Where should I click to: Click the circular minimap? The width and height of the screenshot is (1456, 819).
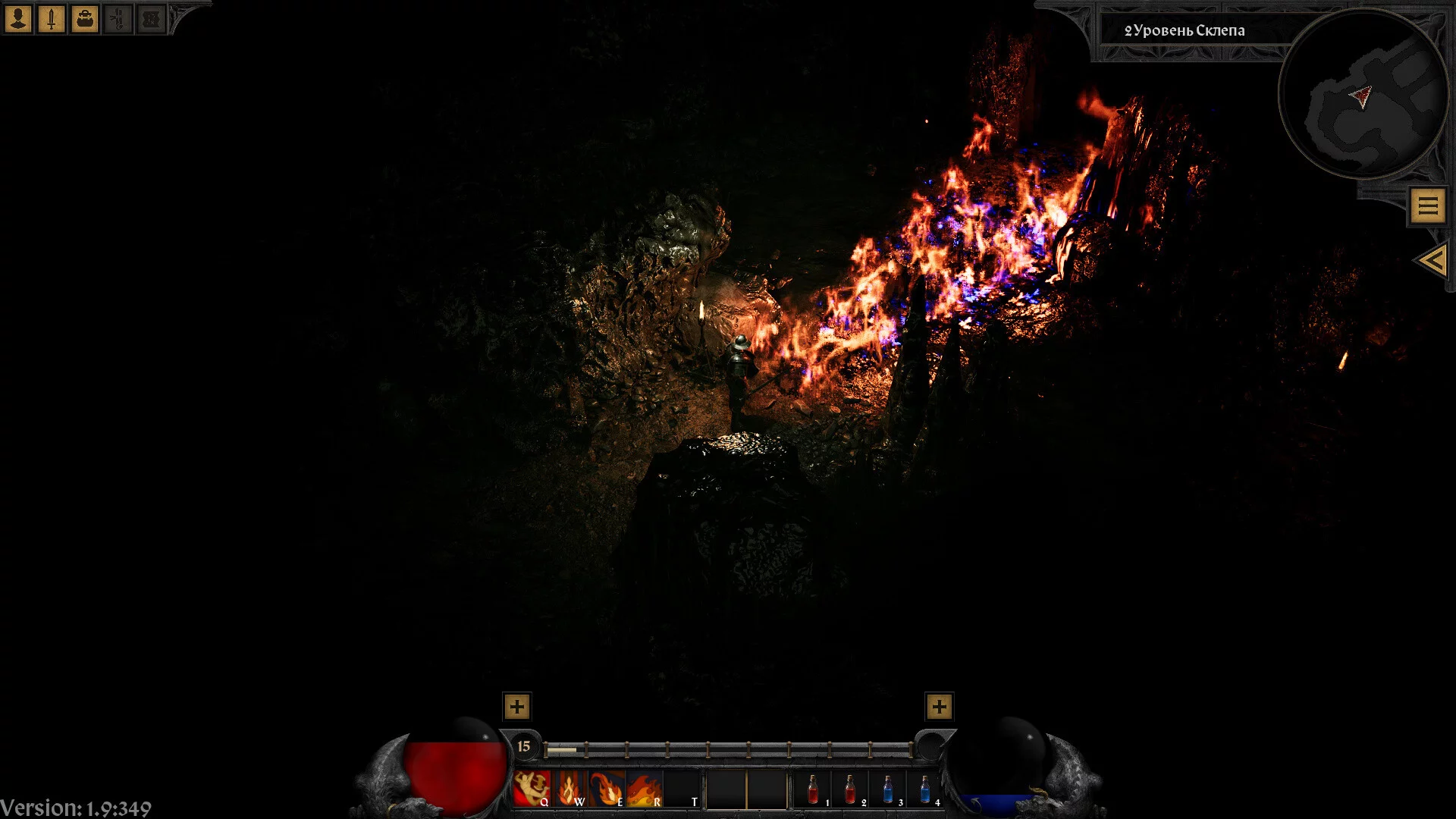point(1363,94)
